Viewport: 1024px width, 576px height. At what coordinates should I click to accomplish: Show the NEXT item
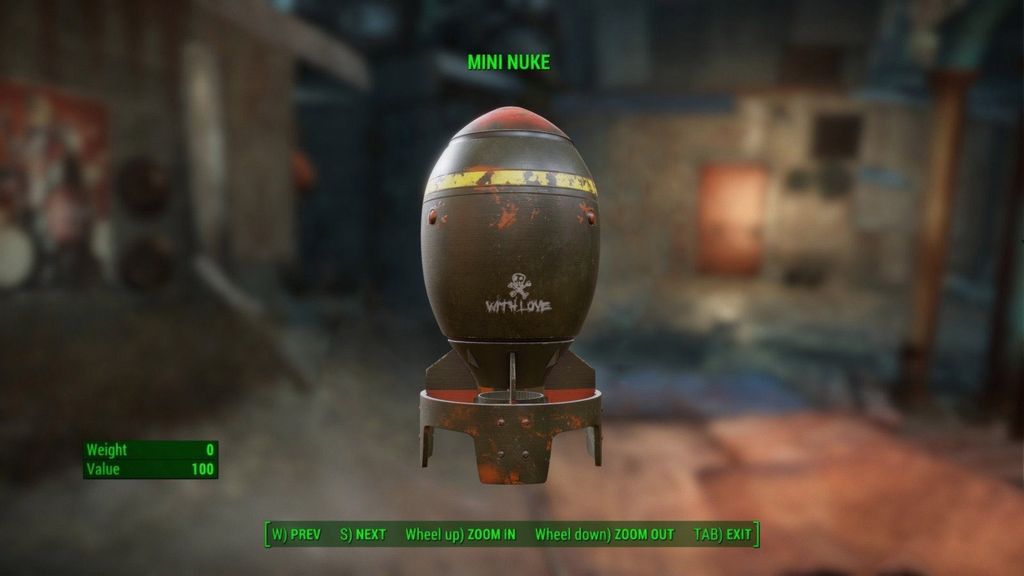coord(362,535)
